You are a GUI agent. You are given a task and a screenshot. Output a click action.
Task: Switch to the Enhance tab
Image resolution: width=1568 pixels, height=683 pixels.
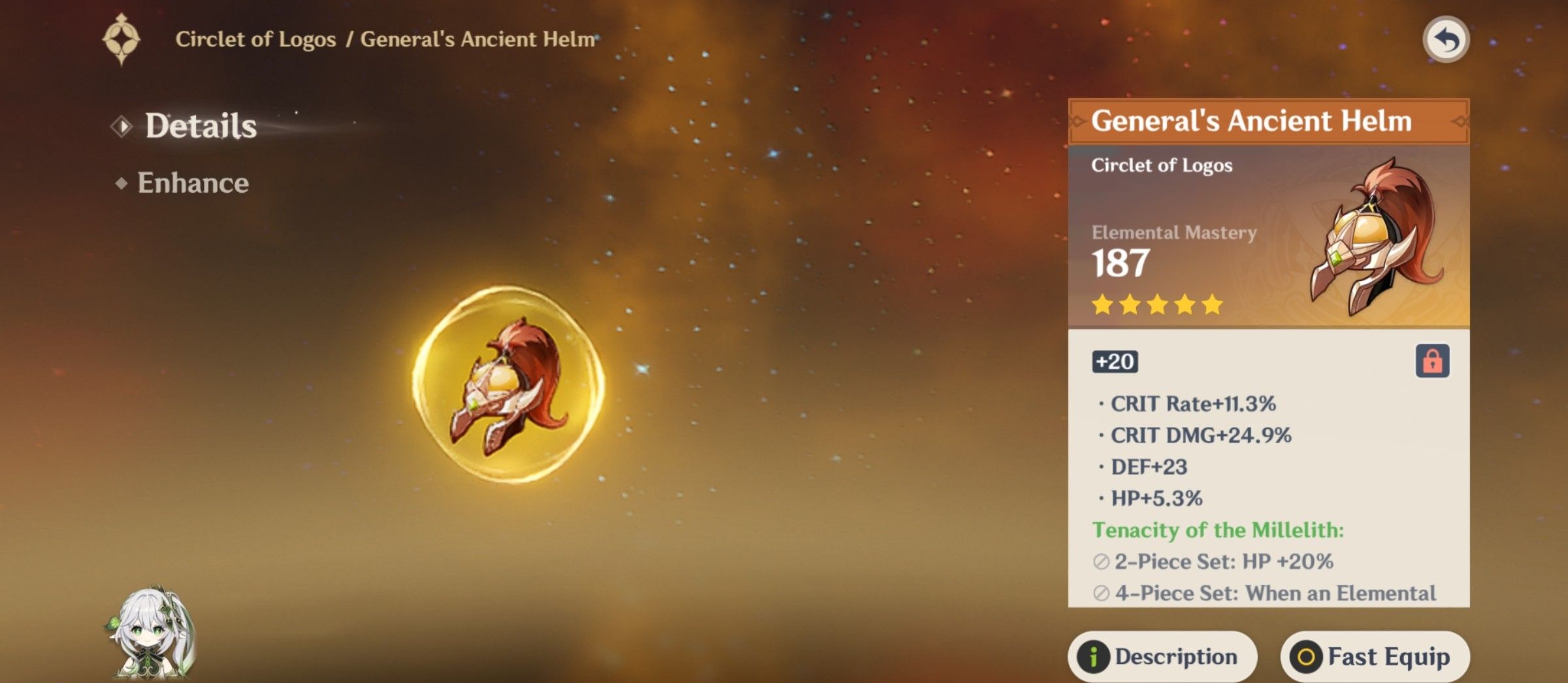(193, 183)
